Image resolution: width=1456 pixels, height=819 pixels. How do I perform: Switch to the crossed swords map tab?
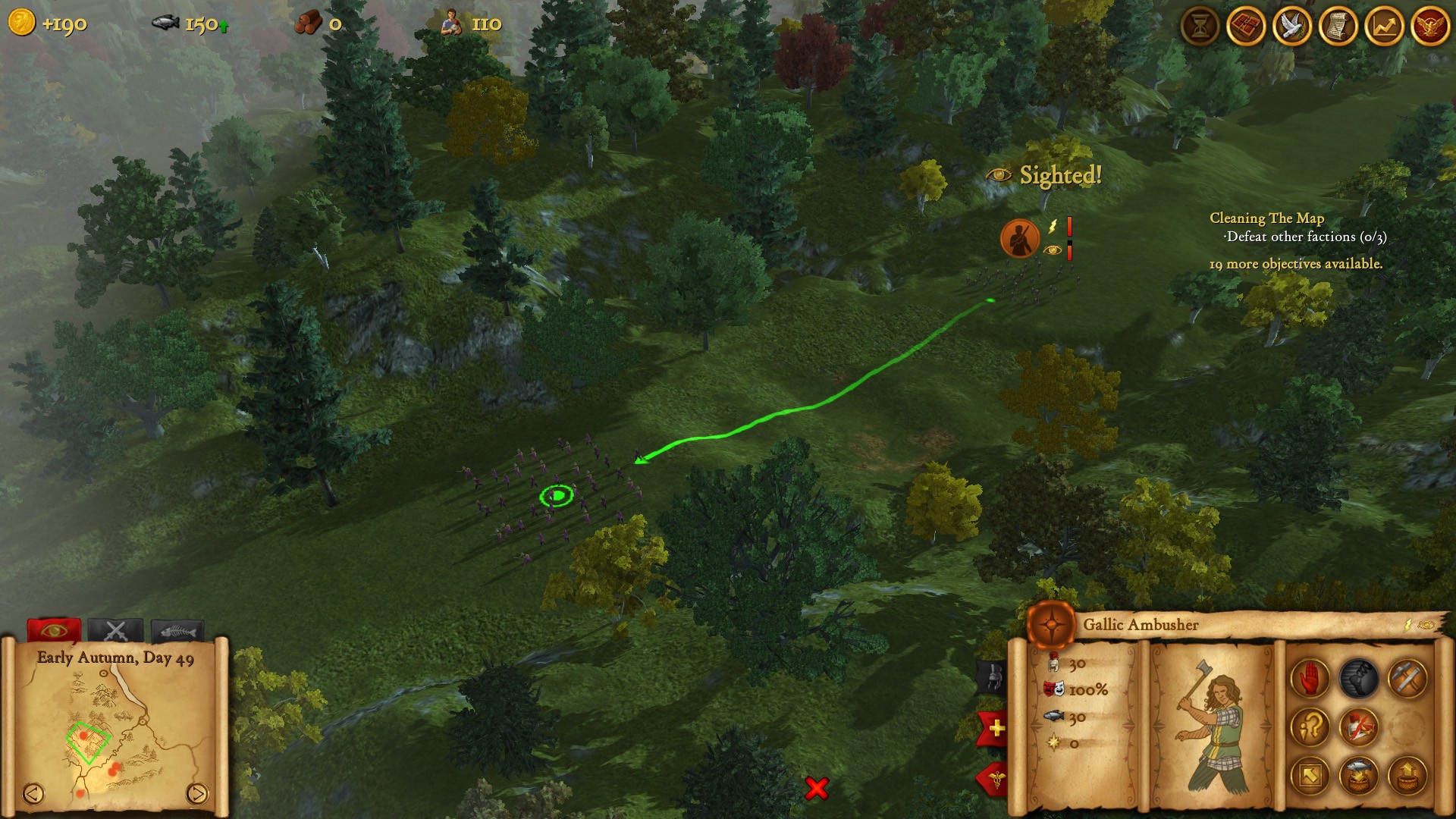pos(115,631)
